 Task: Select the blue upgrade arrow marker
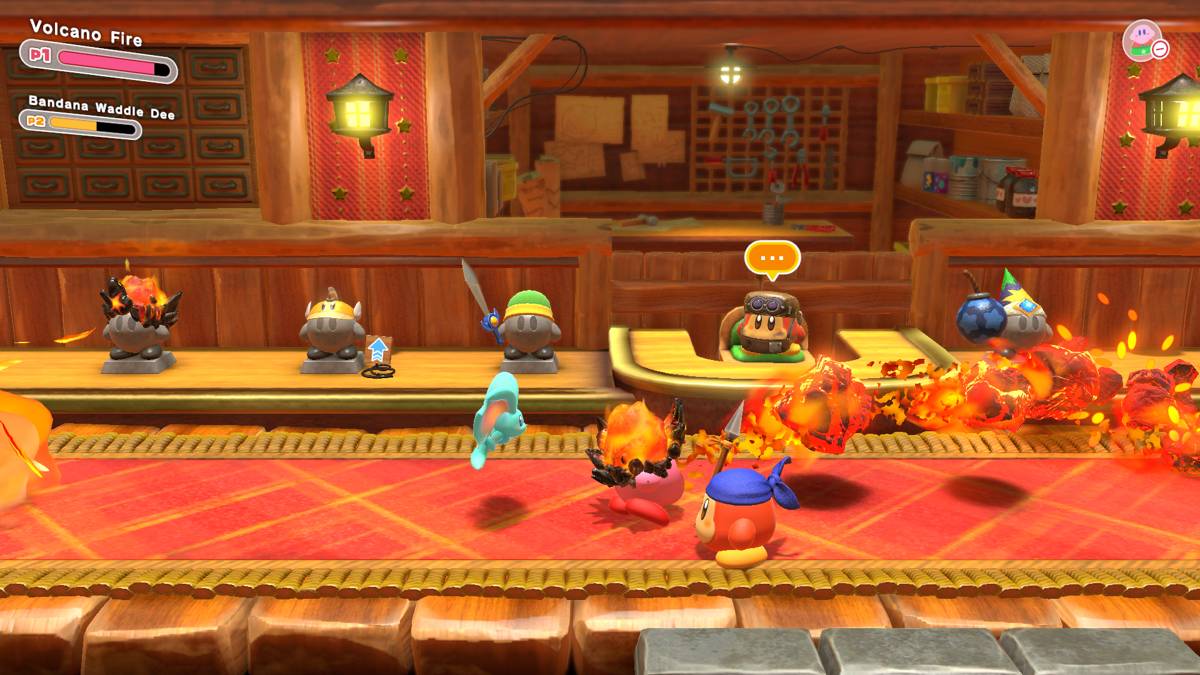tap(377, 350)
